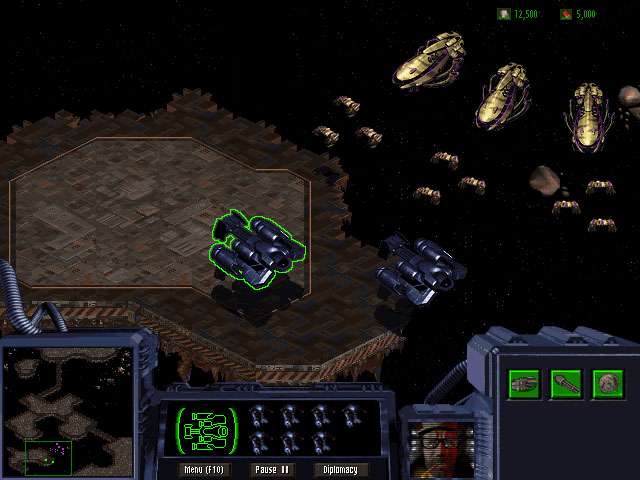Activate the ship-shaped command icon

[524, 383]
